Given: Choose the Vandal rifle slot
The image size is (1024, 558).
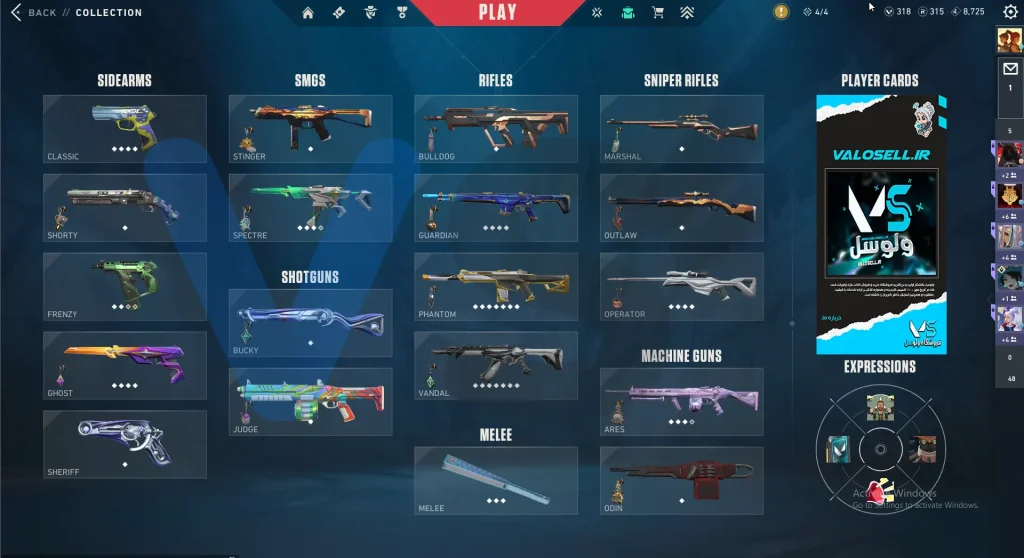Looking at the screenshot, I should pyautogui.click(x=496, y=365).
